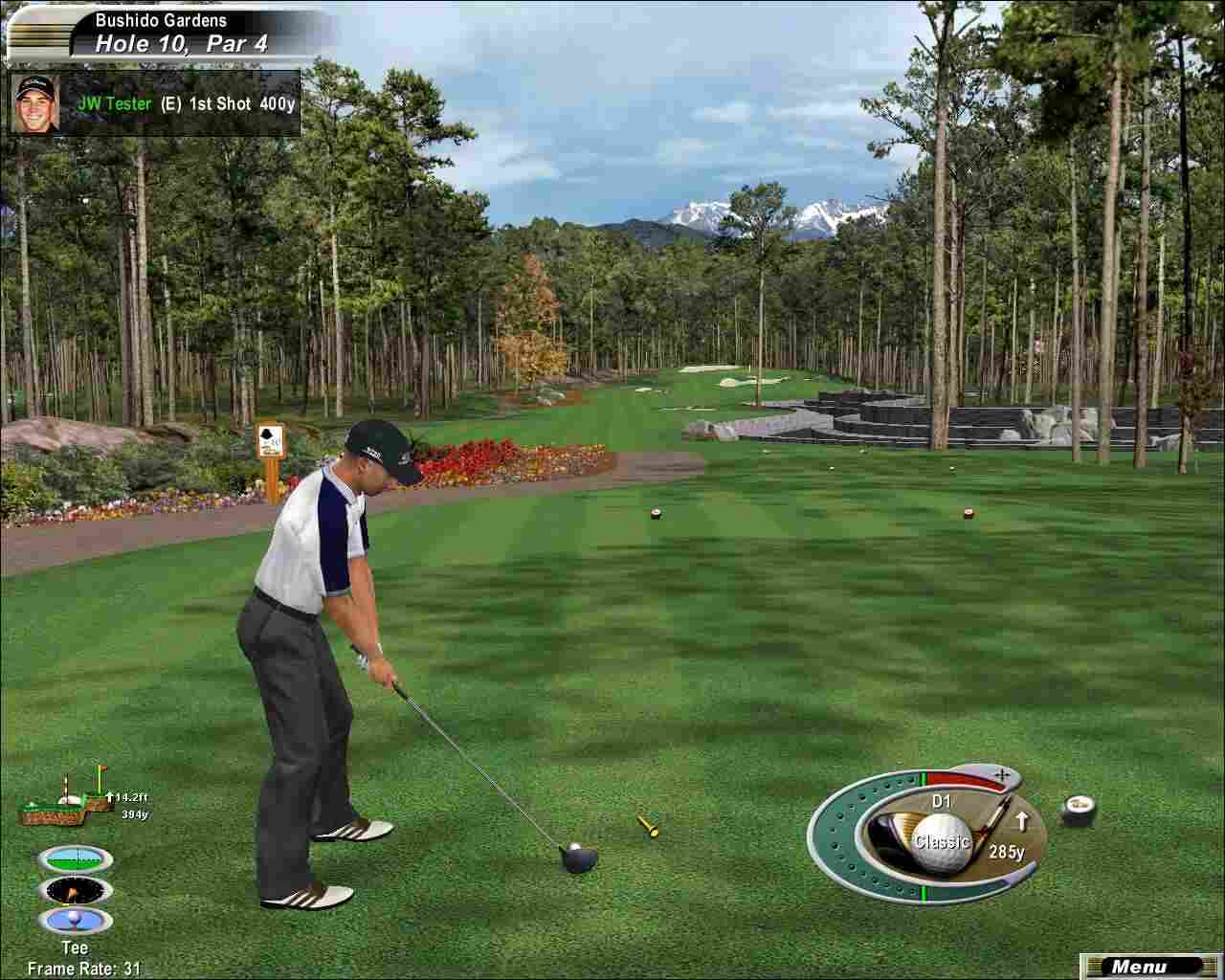This screenshot has height=980, width=1225.
Task: Click JW Tester's player portrait
Action: tap(36, 102)
